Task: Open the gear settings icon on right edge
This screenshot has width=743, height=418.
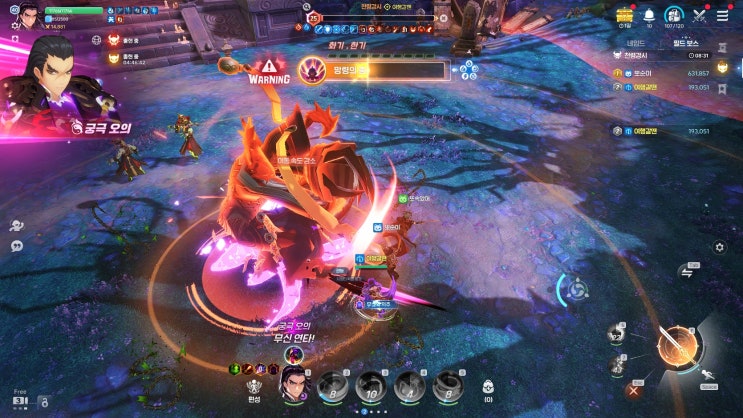Action: pos(719,247)
